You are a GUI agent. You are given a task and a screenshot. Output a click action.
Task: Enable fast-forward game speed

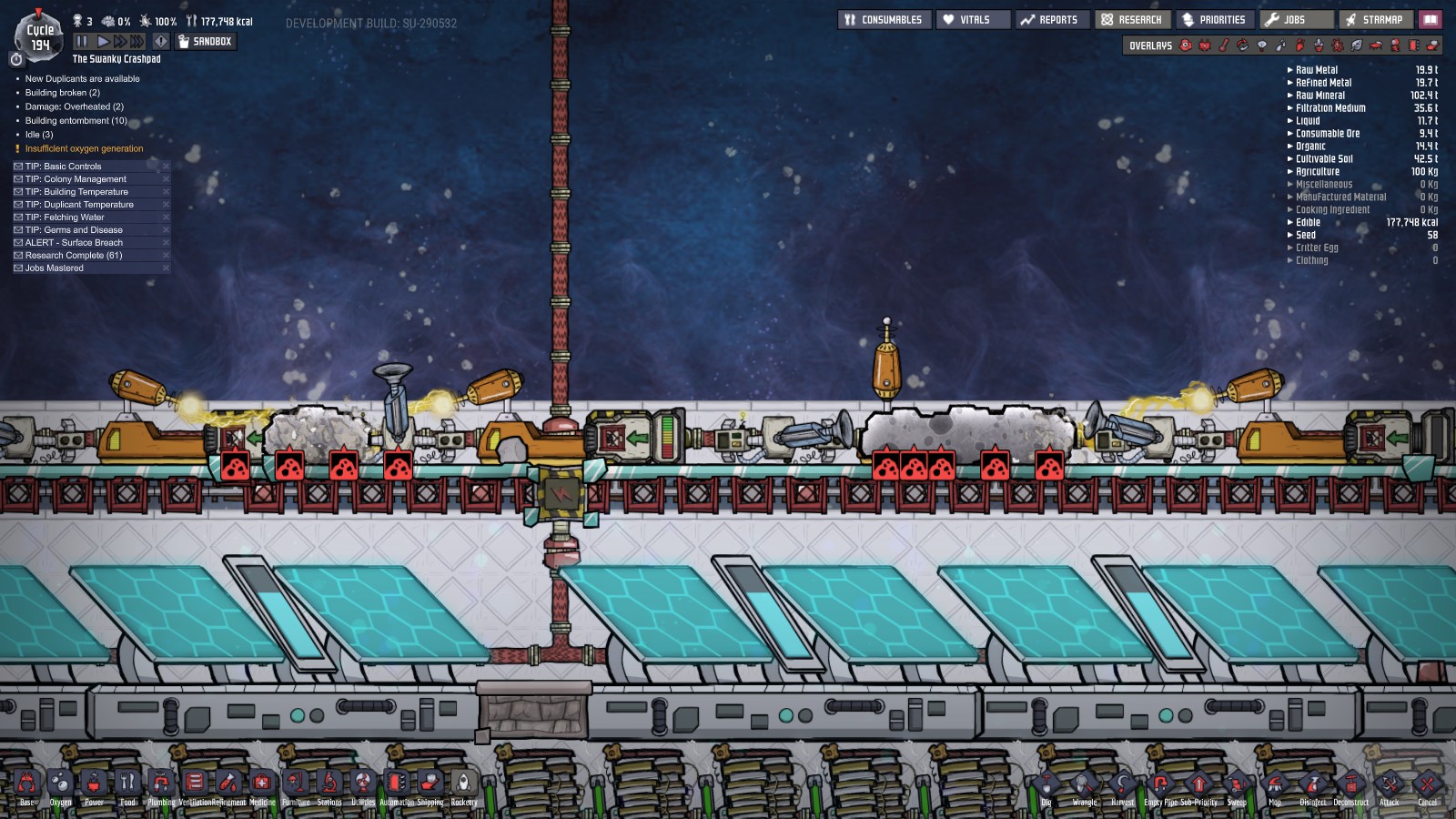click(119, 40)
